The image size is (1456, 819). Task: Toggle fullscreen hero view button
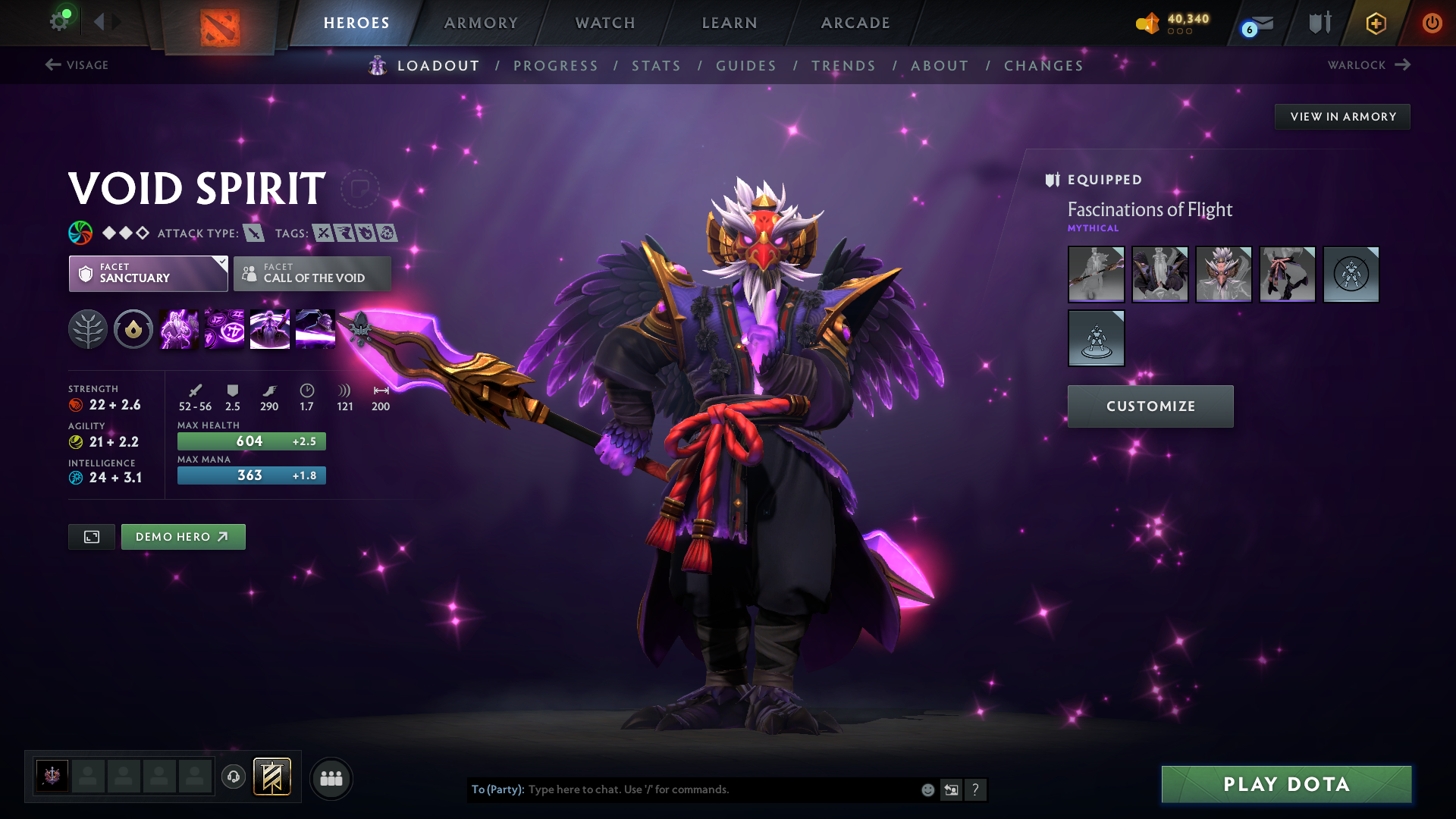(92, 537)
